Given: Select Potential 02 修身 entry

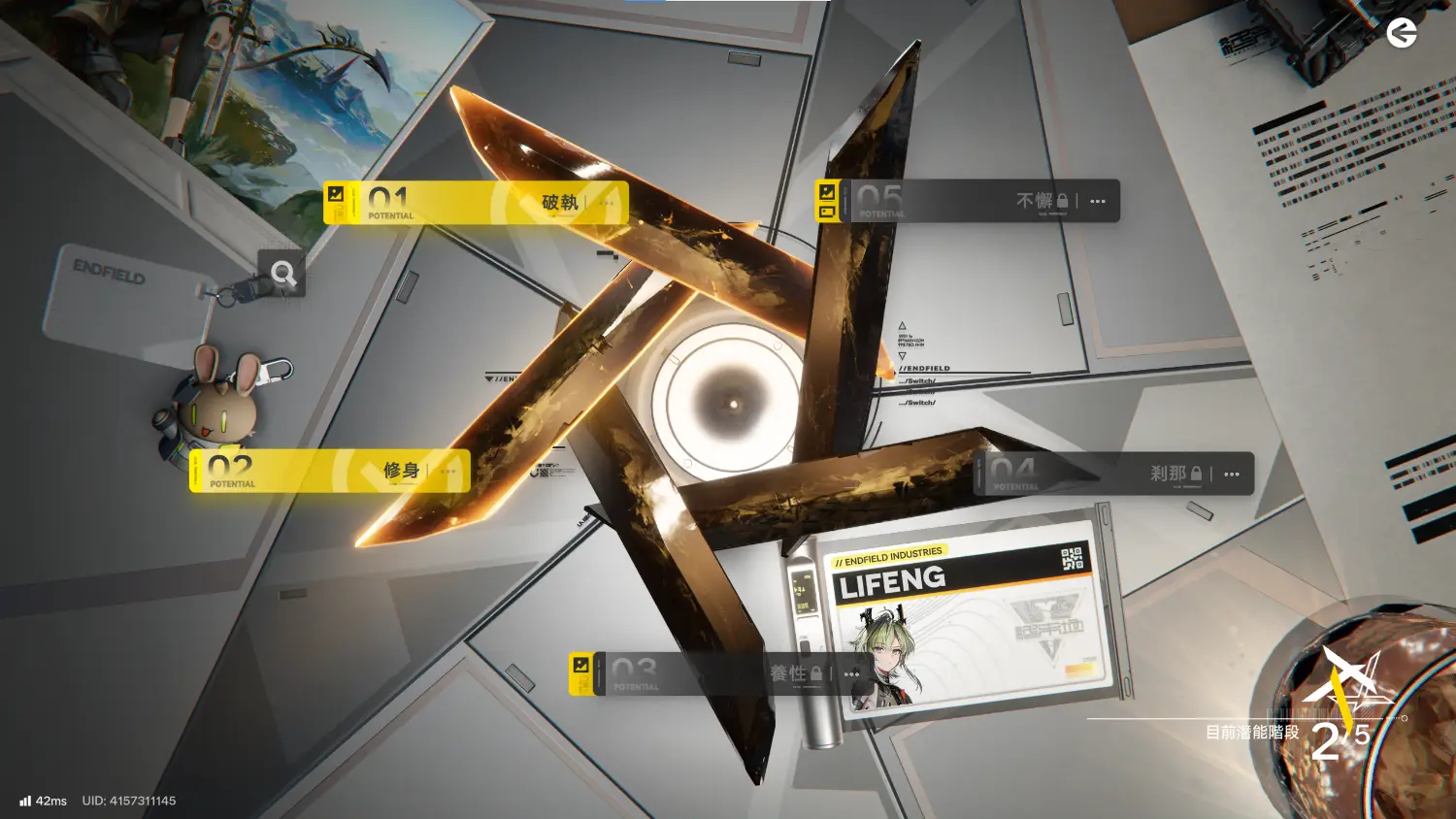Looking at the screenshot, I should click(320, 472).
